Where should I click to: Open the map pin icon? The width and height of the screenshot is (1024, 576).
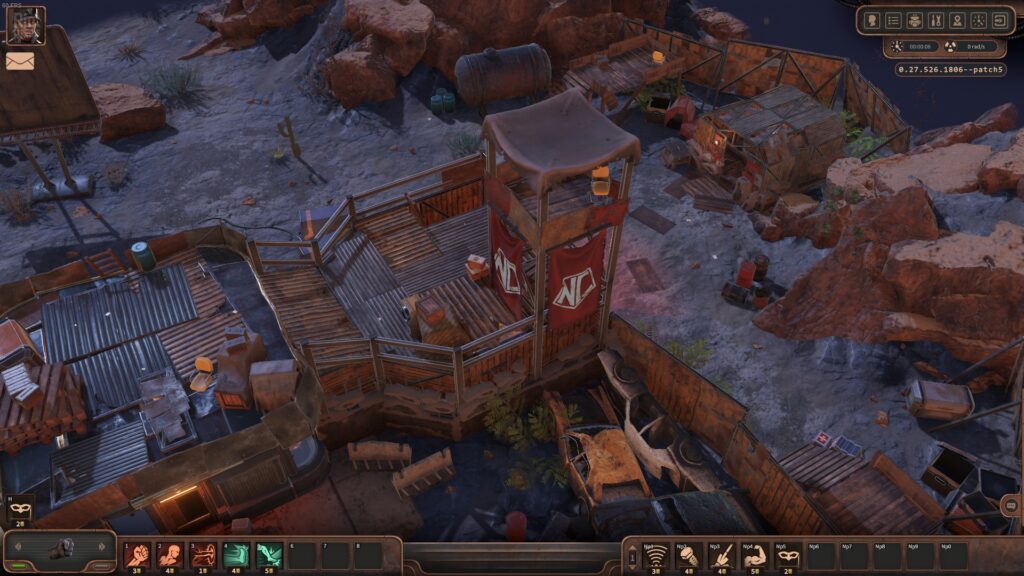pos(957,21)
